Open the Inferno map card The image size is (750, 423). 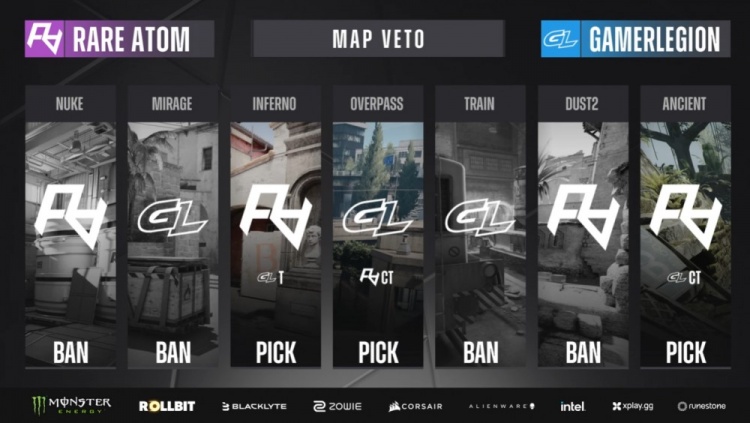tap(276, 230)
